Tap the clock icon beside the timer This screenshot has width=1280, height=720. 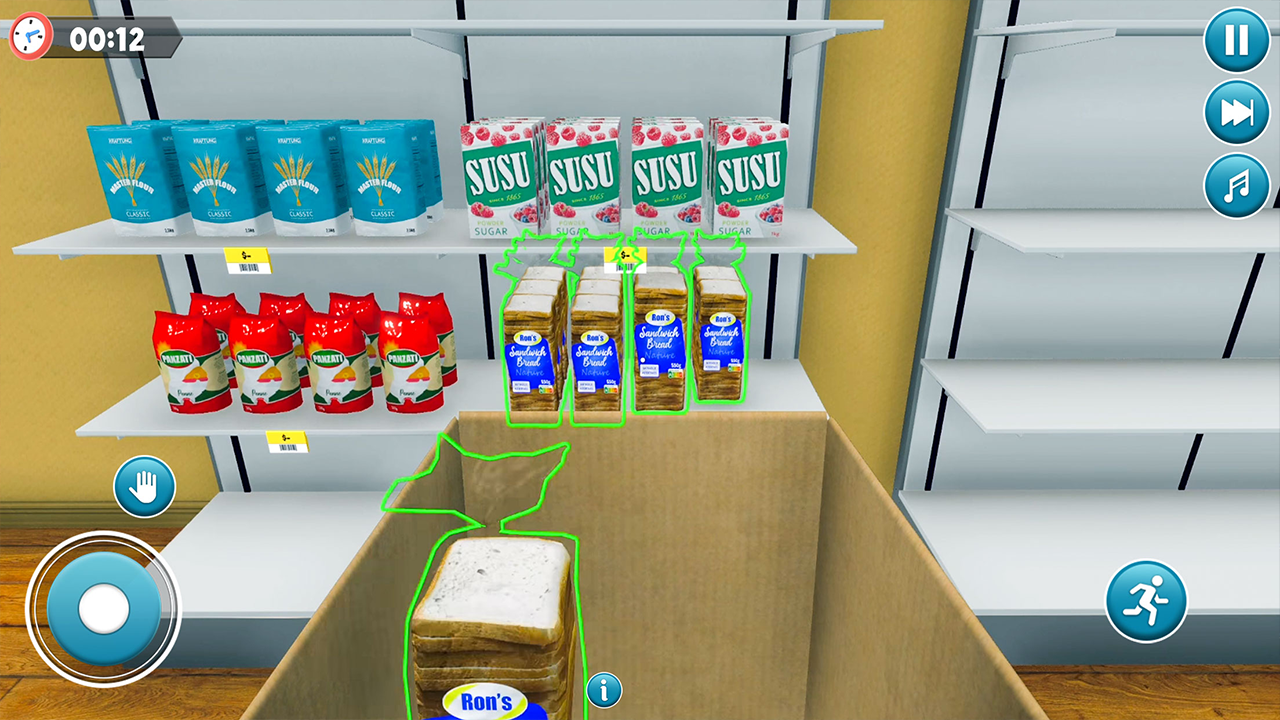[x=29, y=33]
